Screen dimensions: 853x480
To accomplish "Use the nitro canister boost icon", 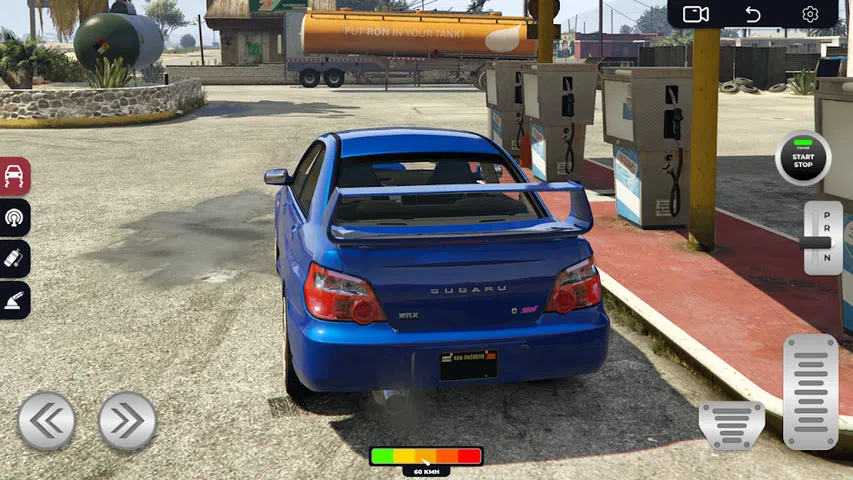I will [x=15, y=258].
